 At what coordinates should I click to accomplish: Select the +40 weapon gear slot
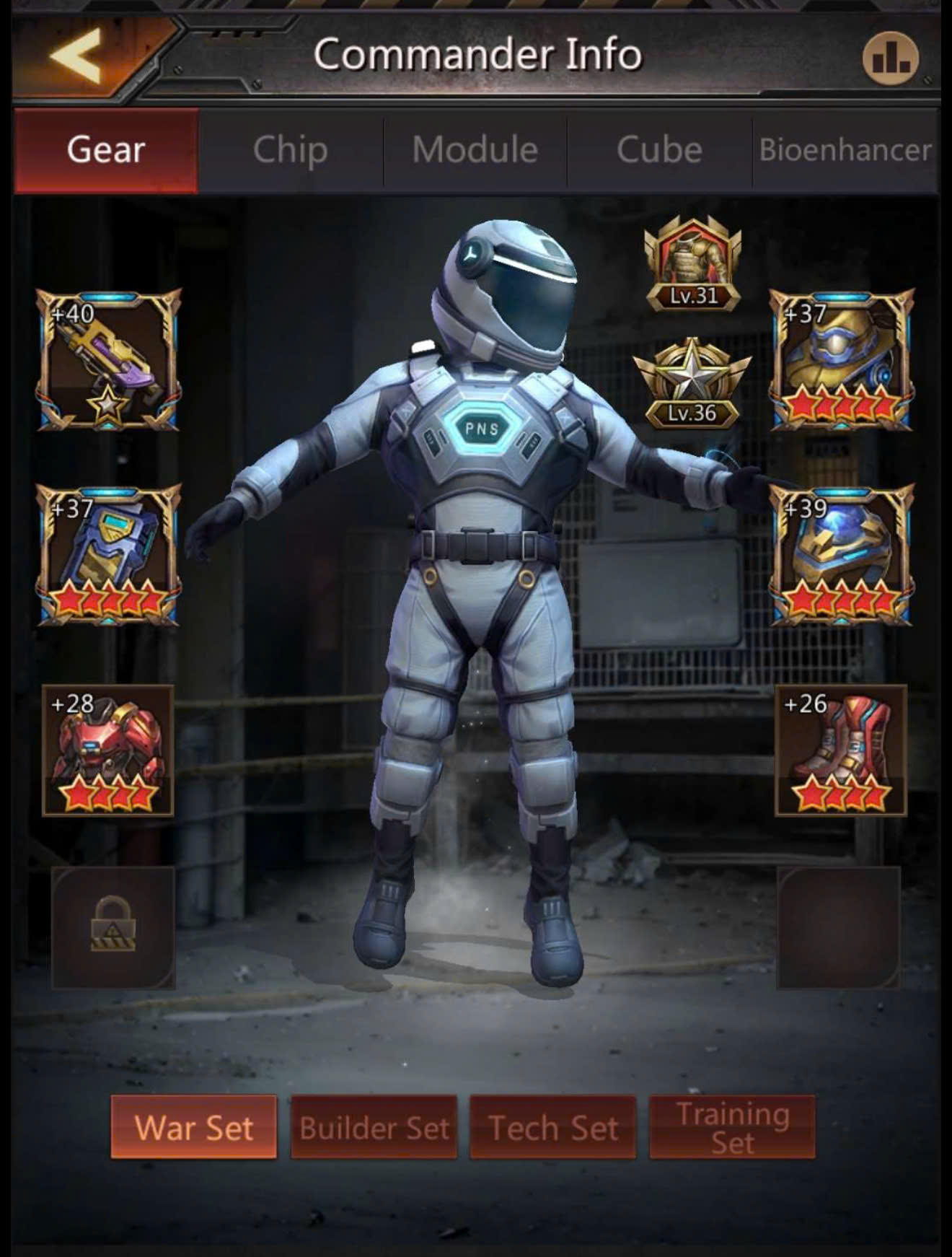[109, 359]
